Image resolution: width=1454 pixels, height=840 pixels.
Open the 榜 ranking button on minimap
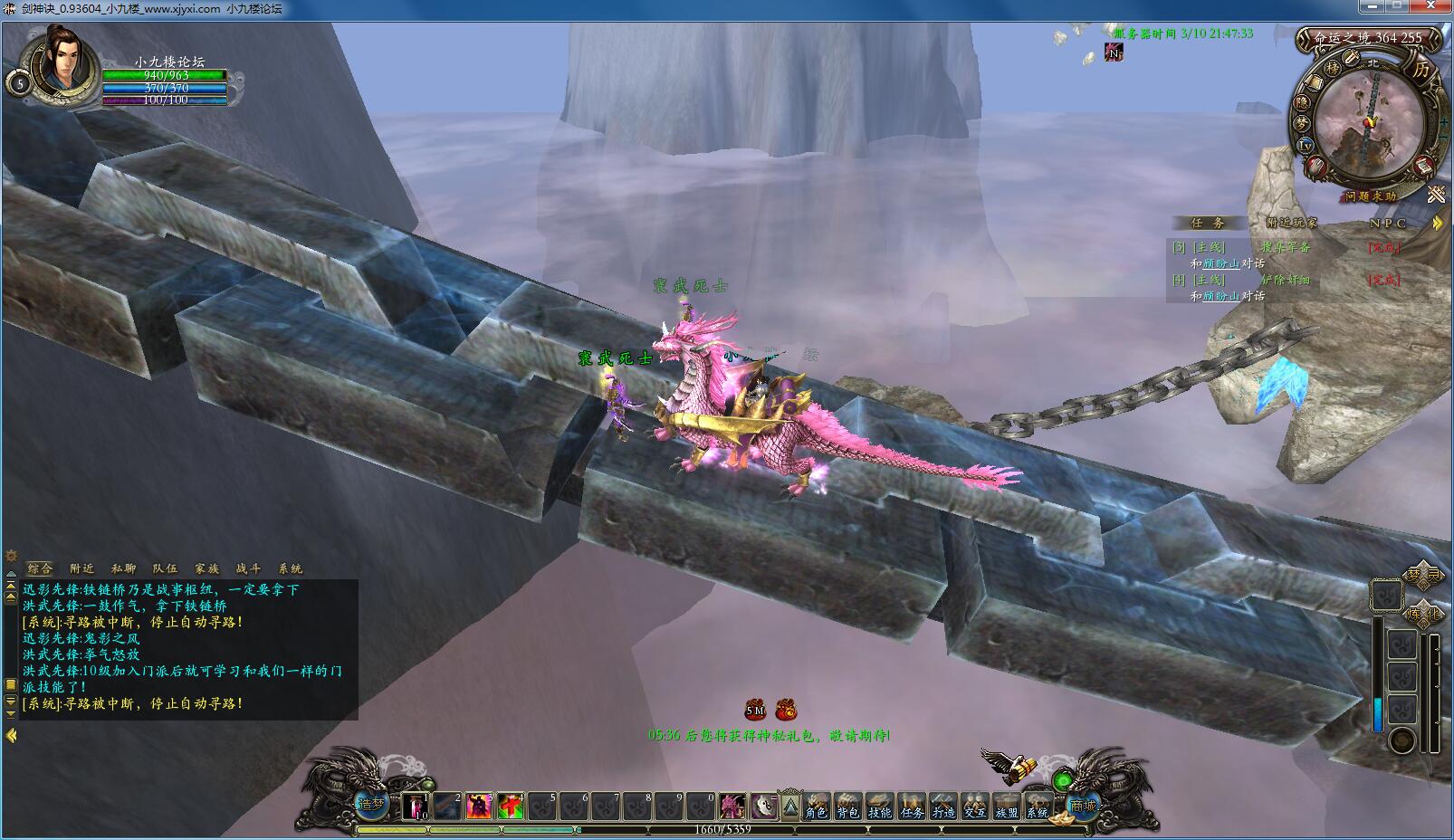coord(1332,68)
